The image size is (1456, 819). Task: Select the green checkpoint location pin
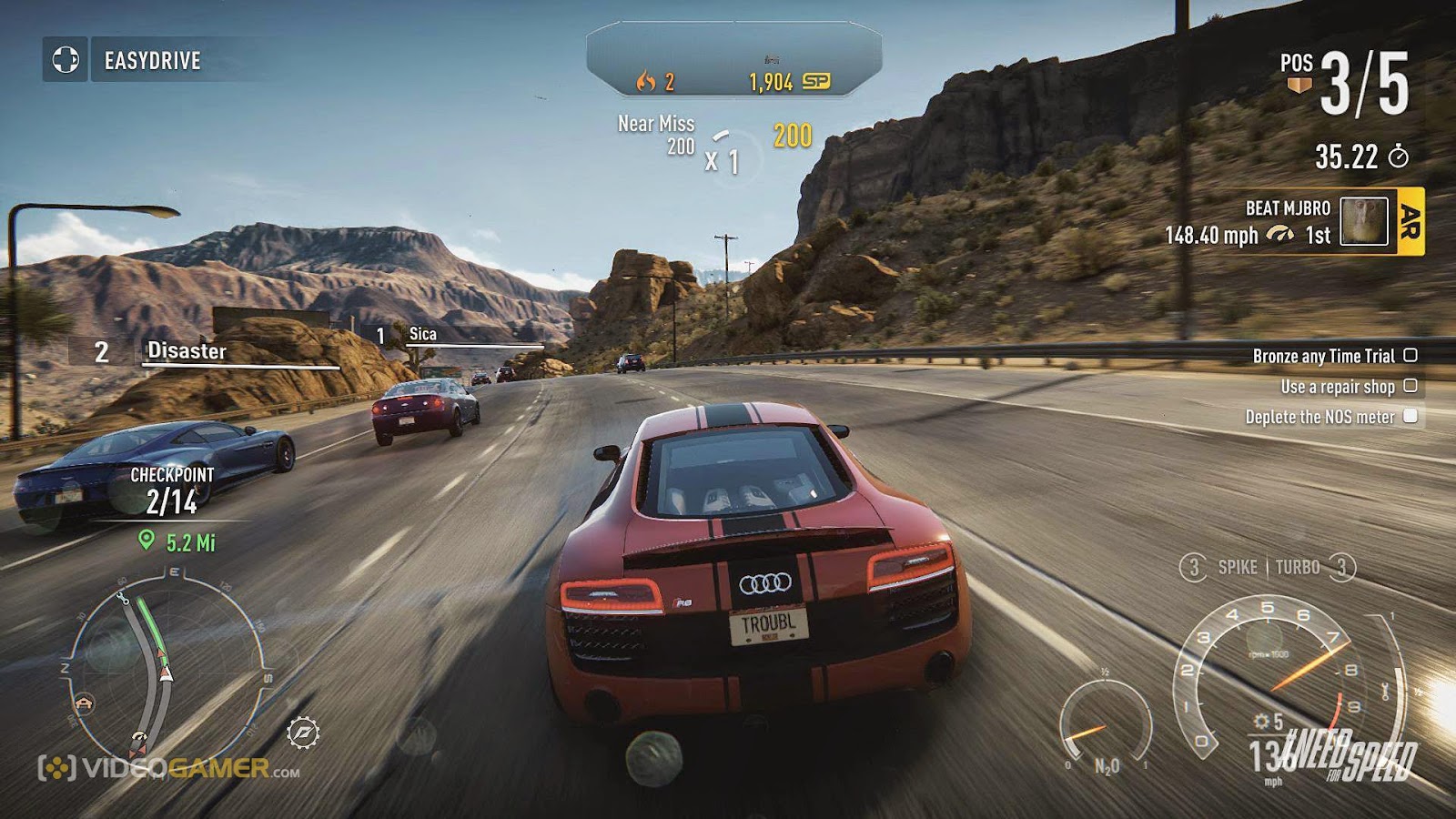(148, 539)
